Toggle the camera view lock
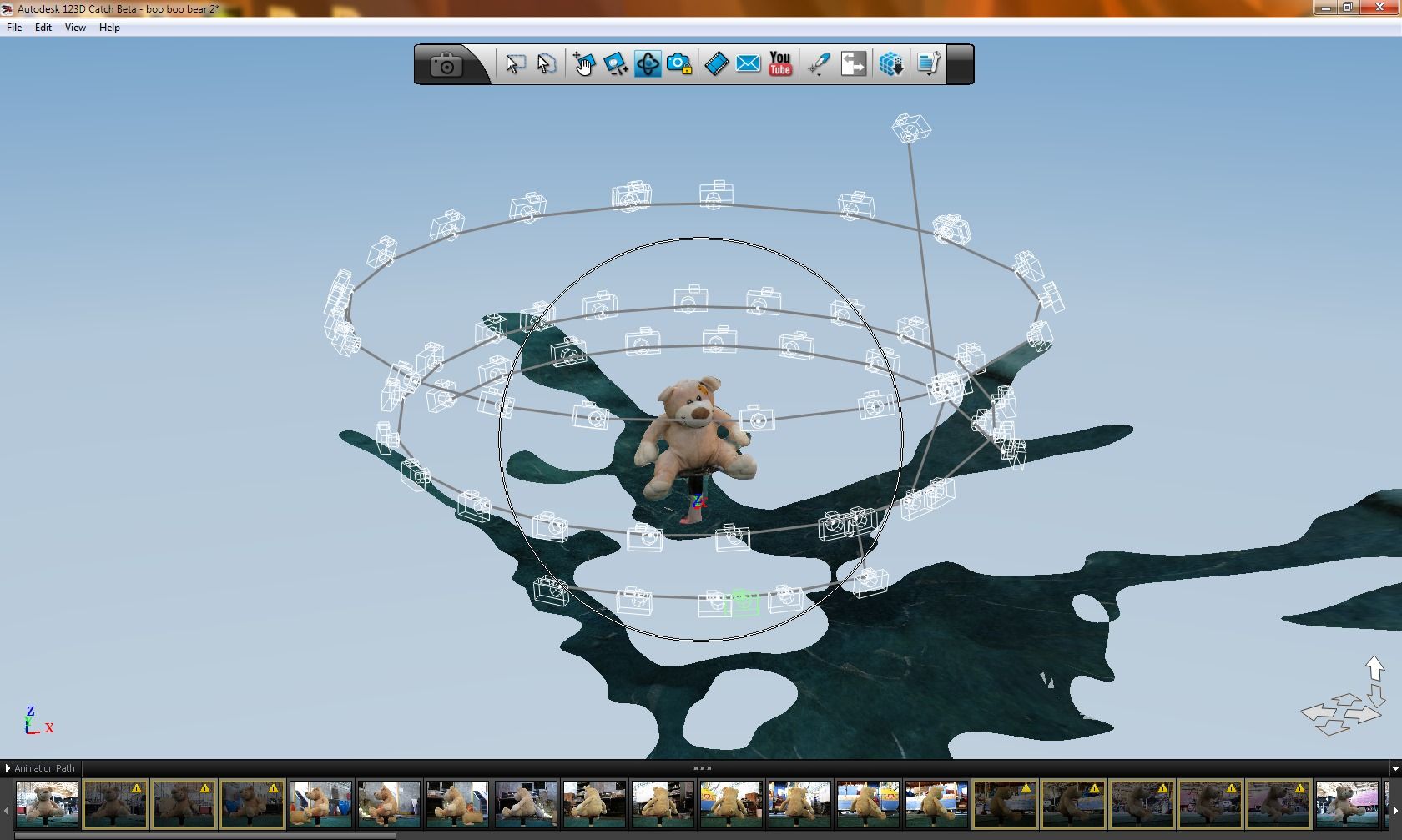The width and height of the screenshot is (1402, 840). (x=678, y=64)
